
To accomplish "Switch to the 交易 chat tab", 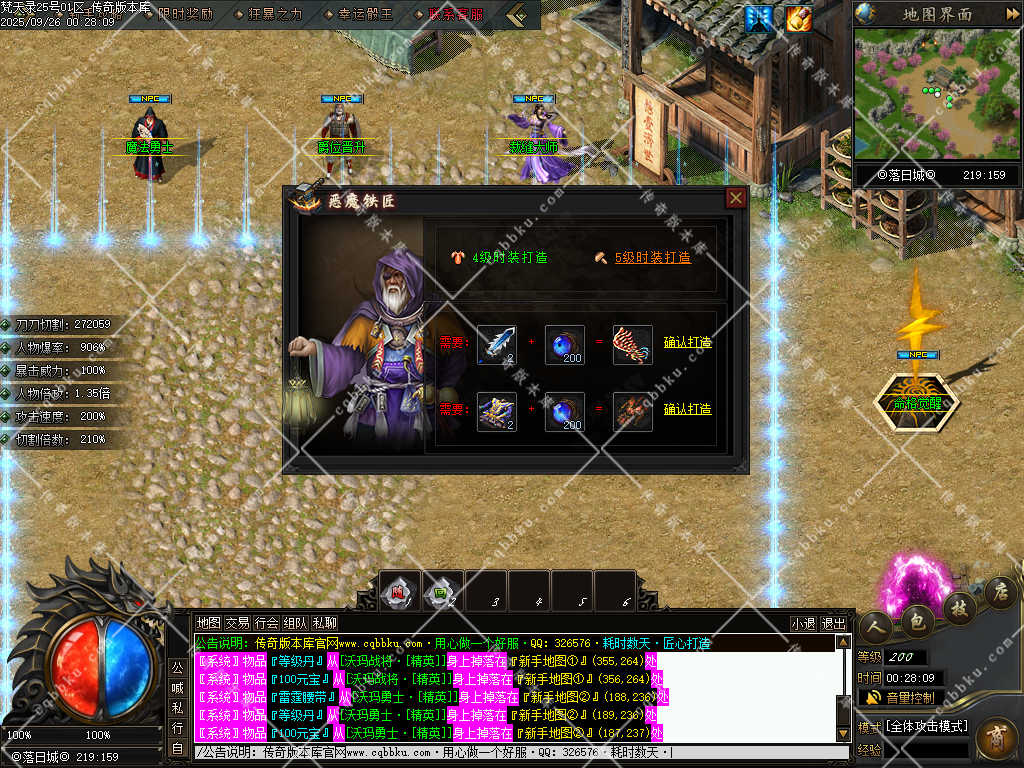I will pyautogui.click(x=237, y=623).
